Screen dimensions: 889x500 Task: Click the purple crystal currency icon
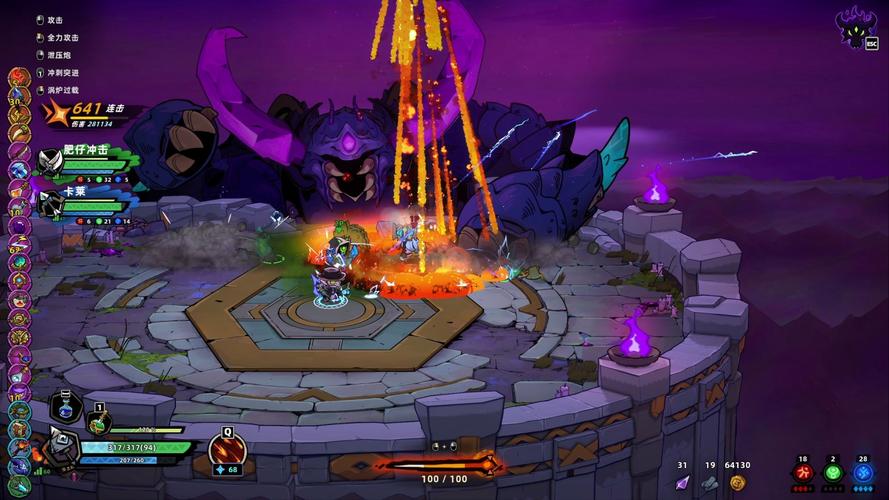(683, 482)
